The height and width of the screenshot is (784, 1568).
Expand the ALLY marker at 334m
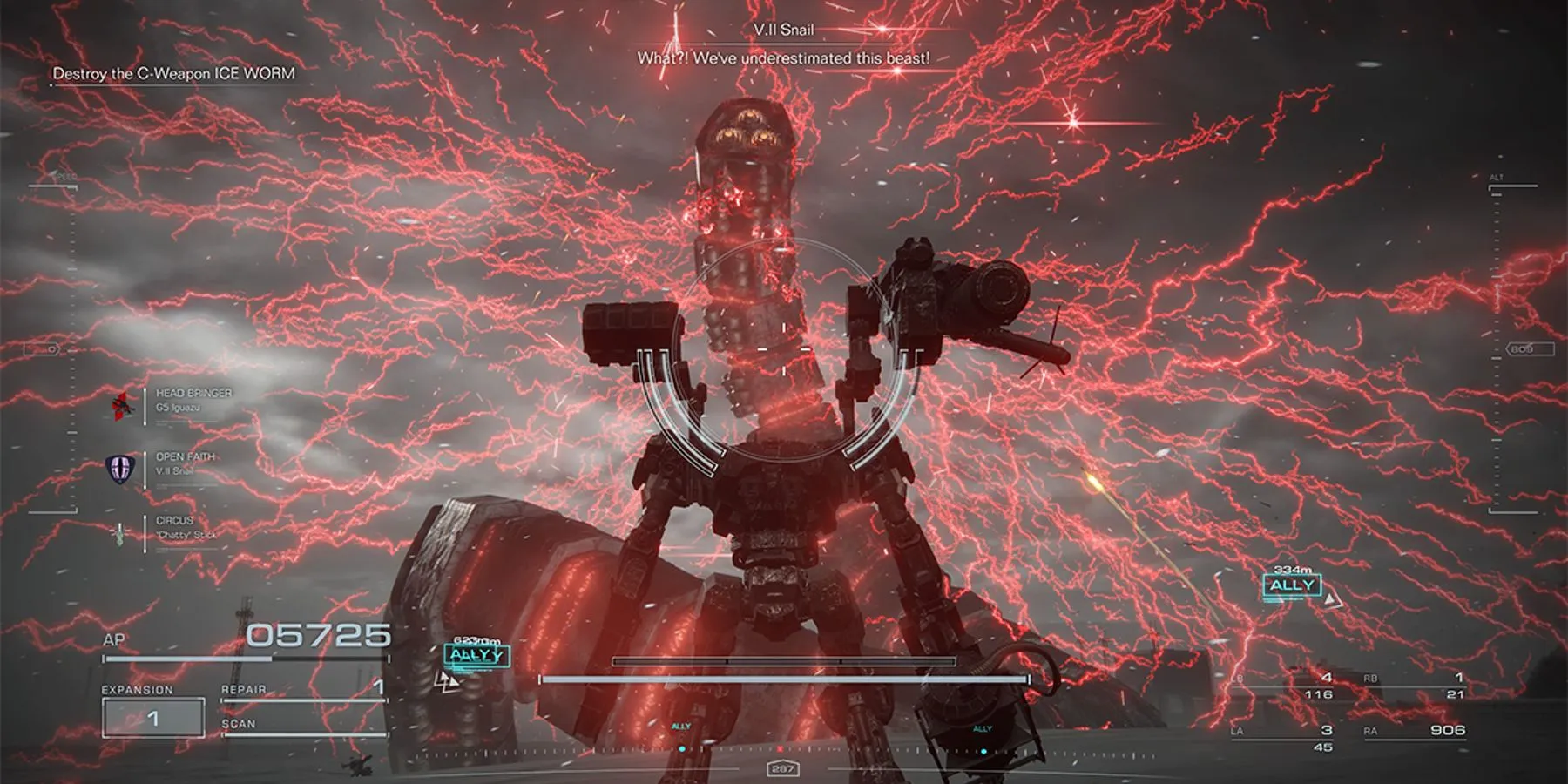1292,585
